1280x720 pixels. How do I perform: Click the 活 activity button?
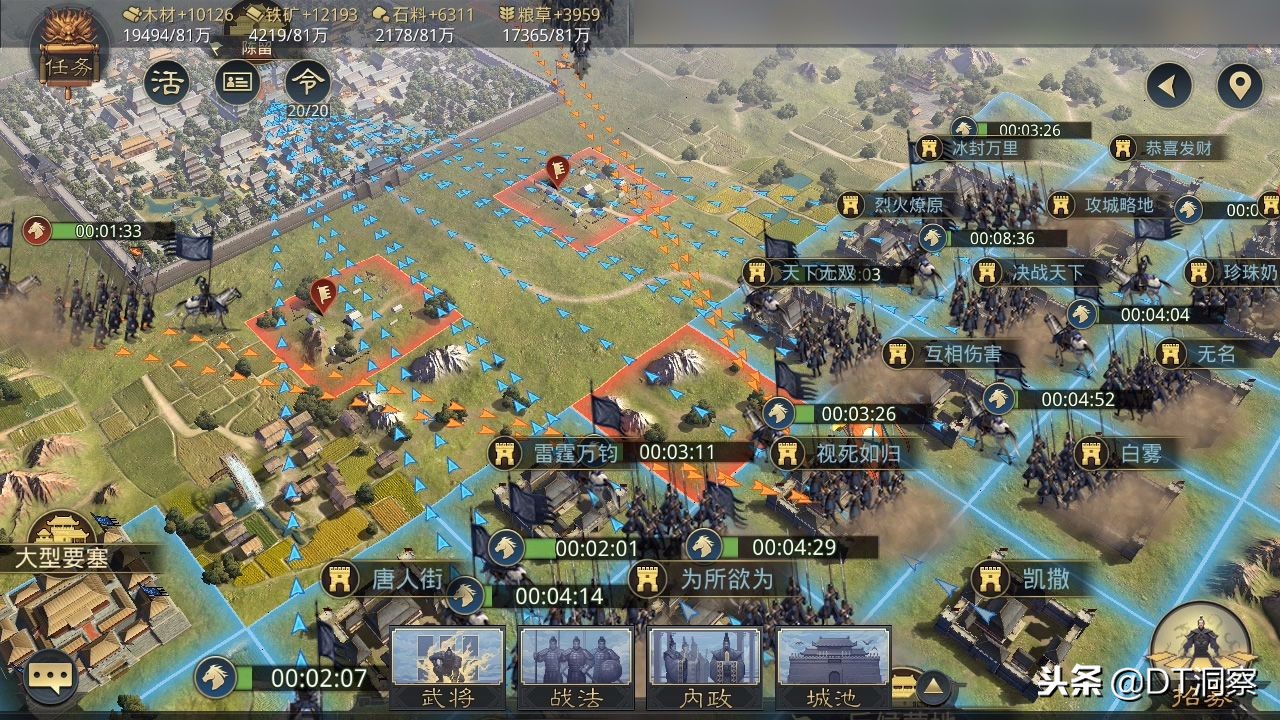point(167,83)
